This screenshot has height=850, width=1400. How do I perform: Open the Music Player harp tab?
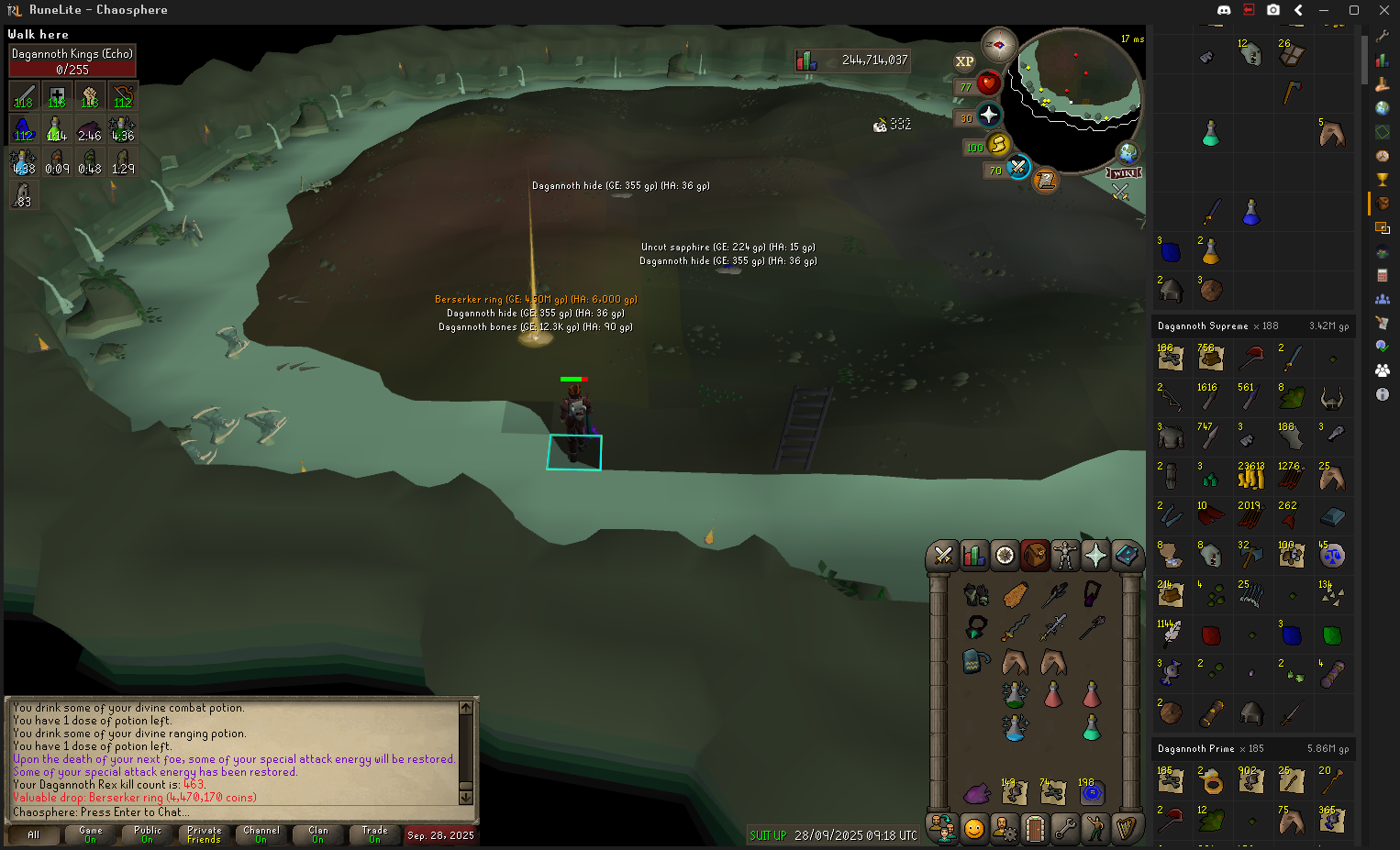pyautogui.click(x=1127, y=829)
